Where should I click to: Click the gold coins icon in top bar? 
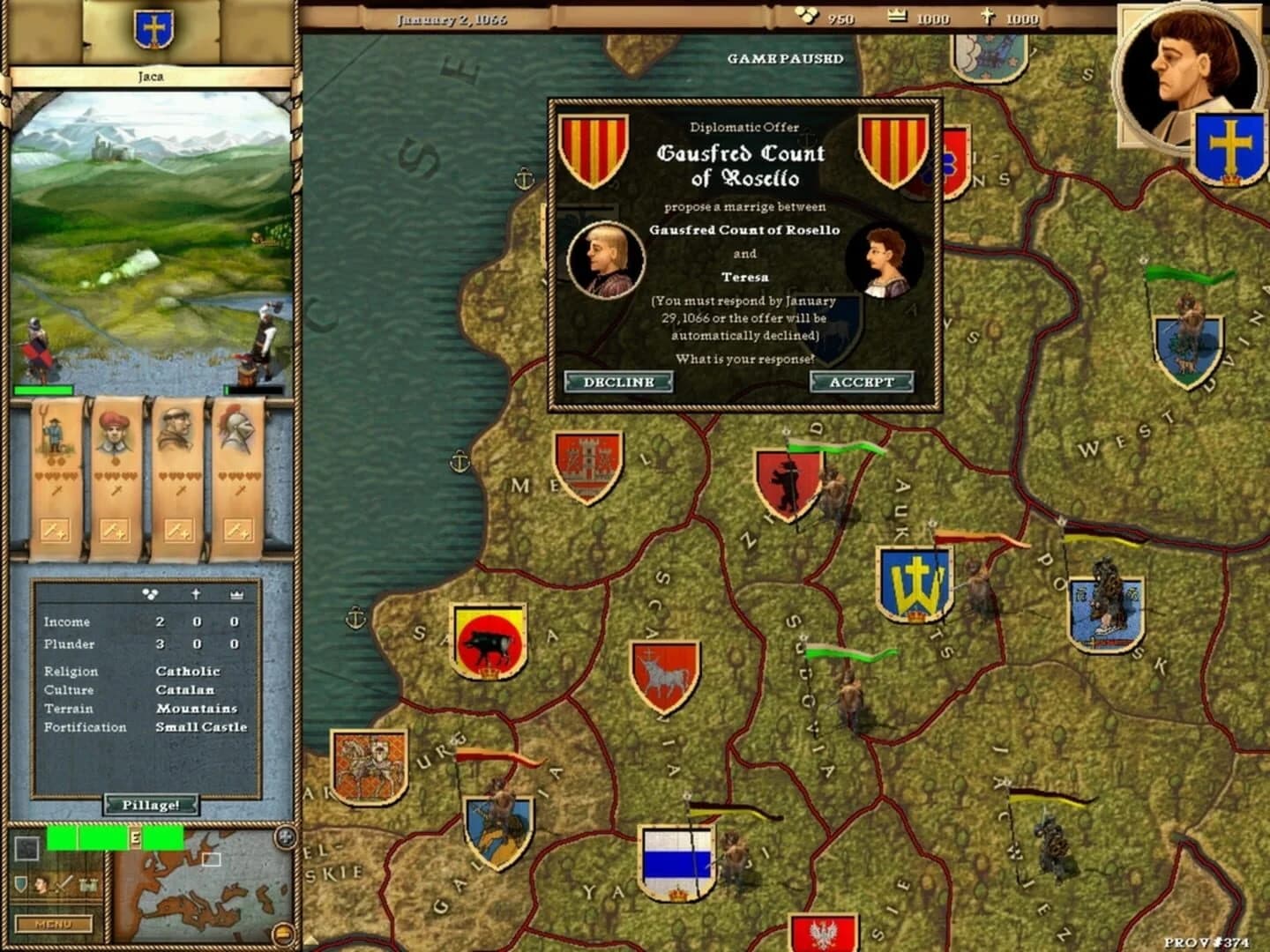[808, 15]
